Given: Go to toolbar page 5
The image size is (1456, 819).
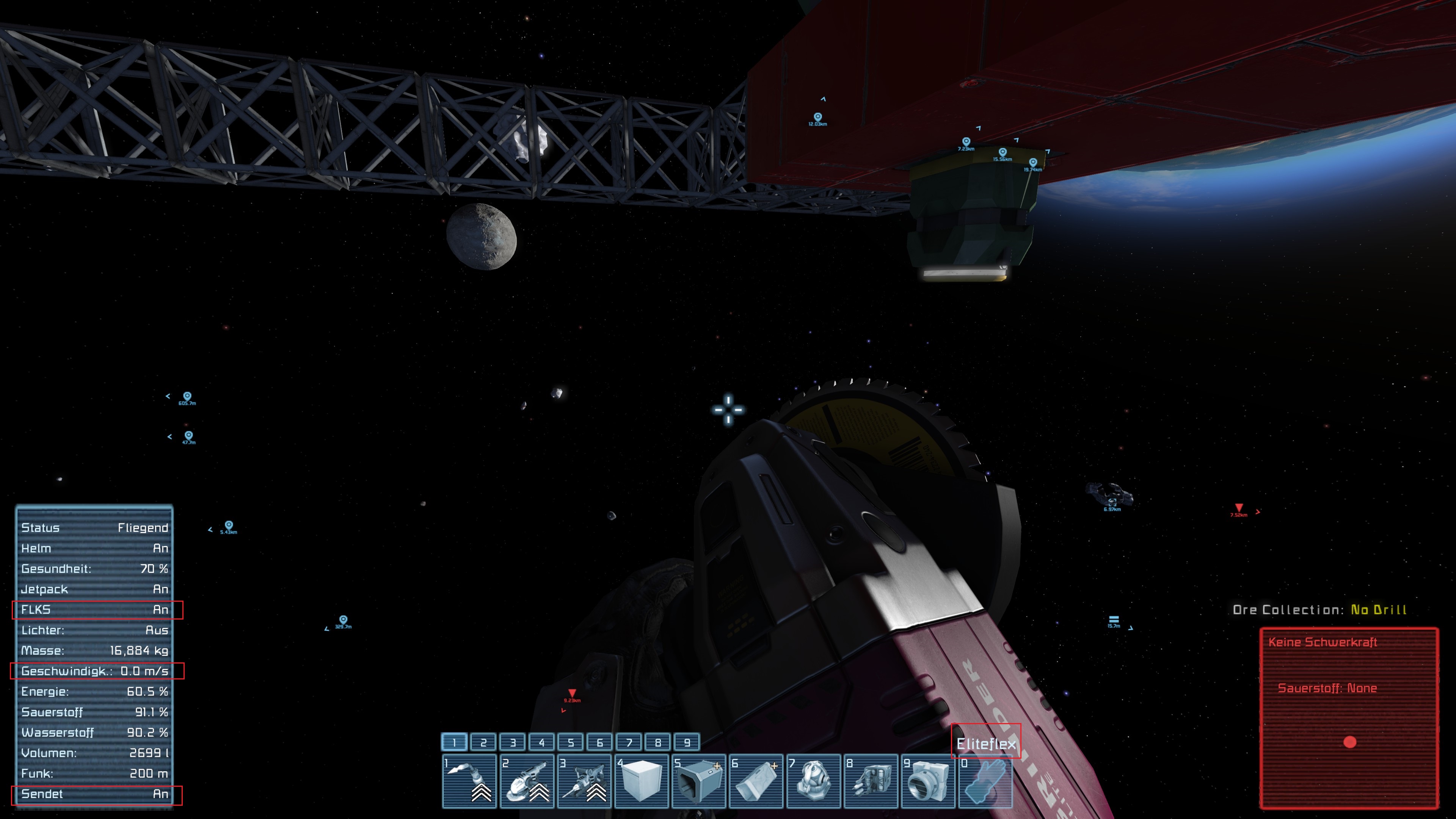Looking at the screenshot, I should pyautogui.click(x=571, y=742).
